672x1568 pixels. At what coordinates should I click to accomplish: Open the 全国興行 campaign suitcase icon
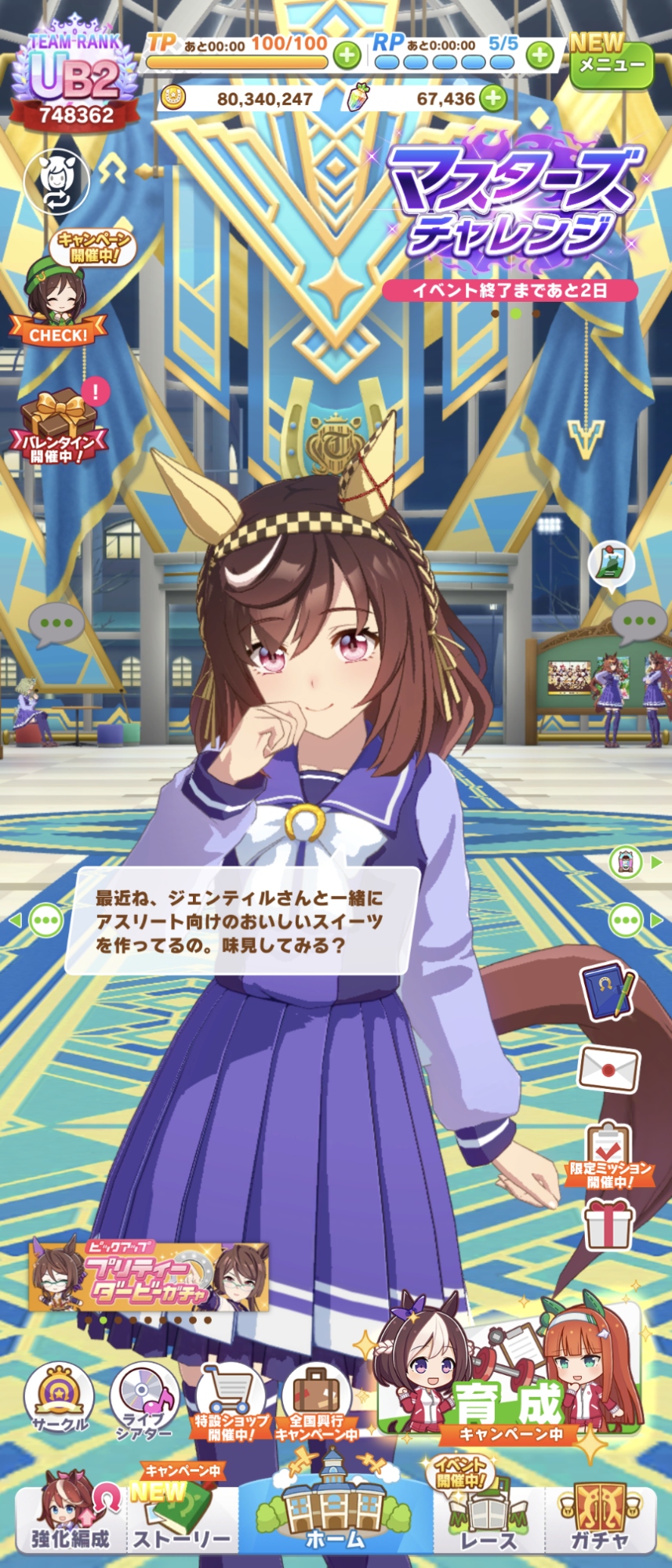(317, 1403)
